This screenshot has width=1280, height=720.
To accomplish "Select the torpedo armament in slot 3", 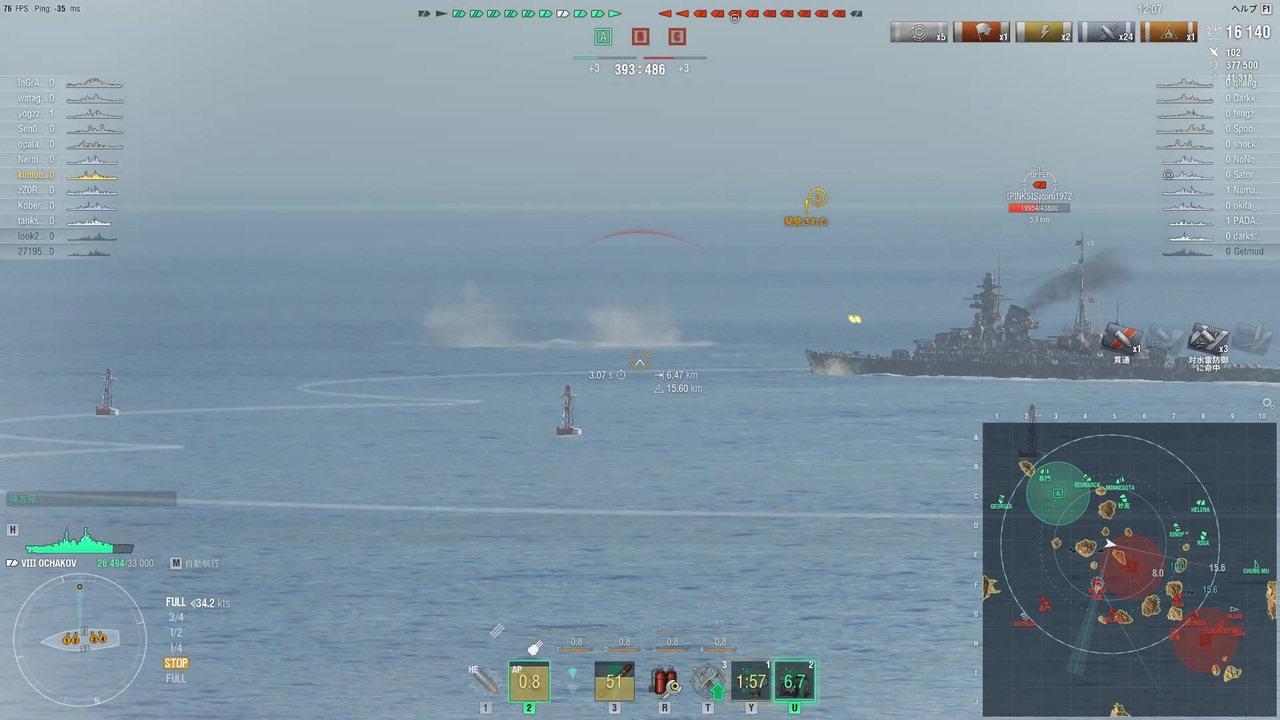I will (x=614, y=682).
